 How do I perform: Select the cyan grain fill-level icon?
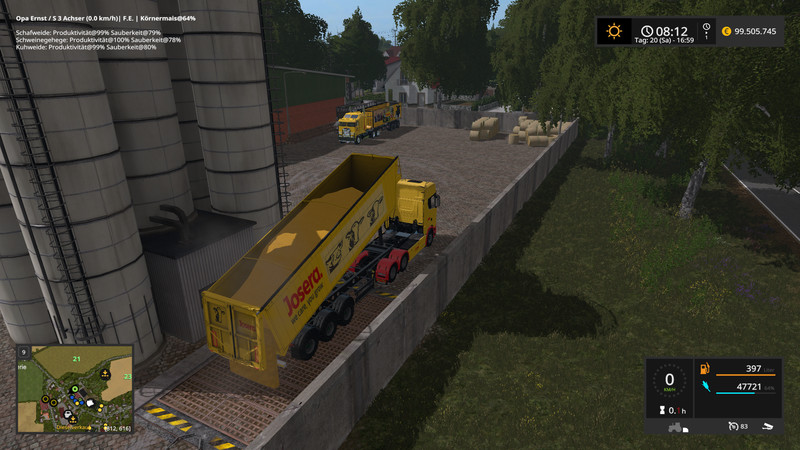705,386
